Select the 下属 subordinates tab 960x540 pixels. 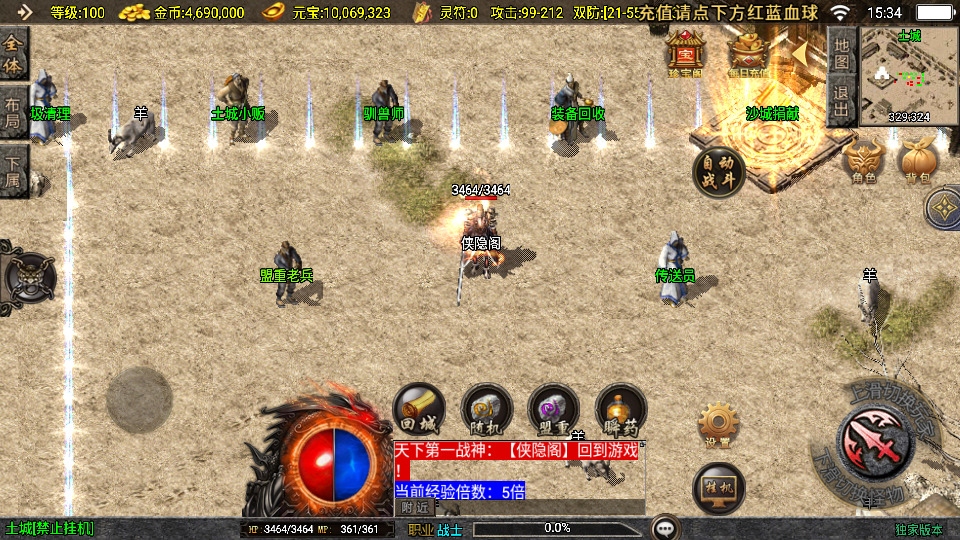coord(13,170)
